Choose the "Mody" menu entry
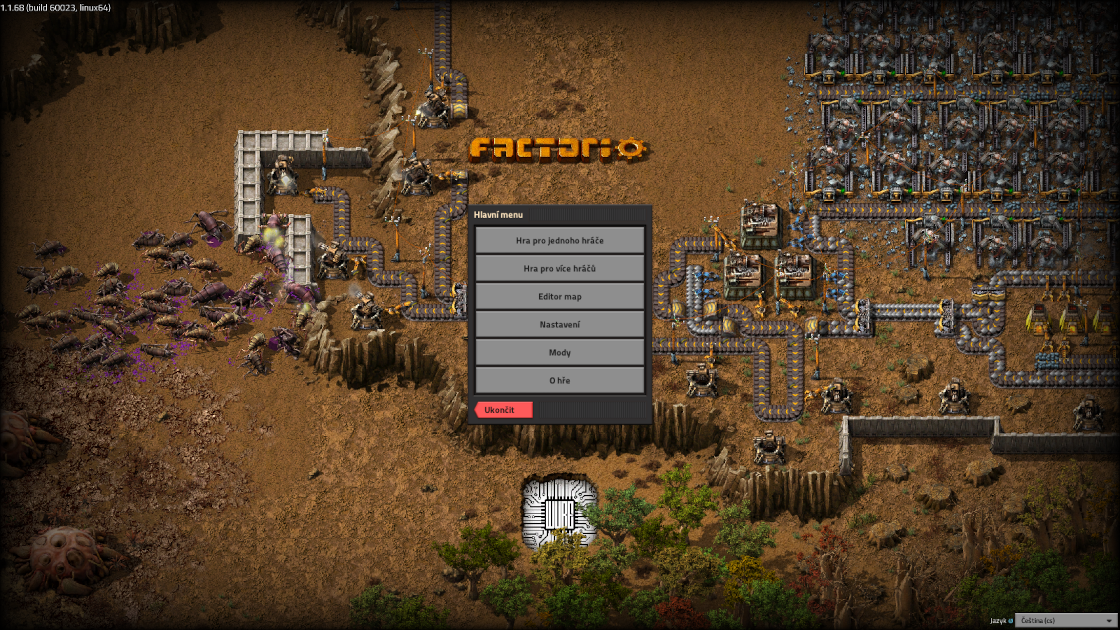The image size is (1120, 630). (x=559, y=352)
